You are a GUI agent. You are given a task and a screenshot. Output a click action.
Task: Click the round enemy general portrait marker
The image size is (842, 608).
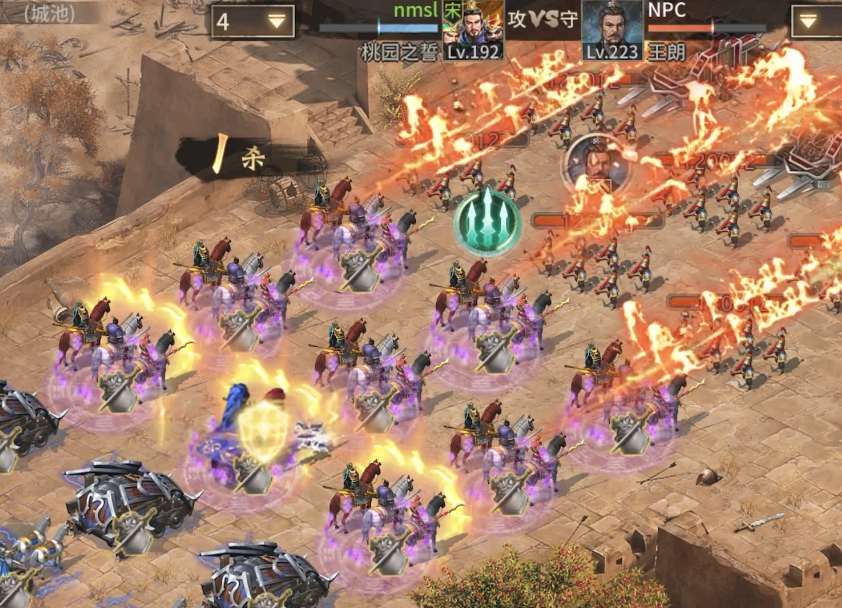tap(594, 165)
